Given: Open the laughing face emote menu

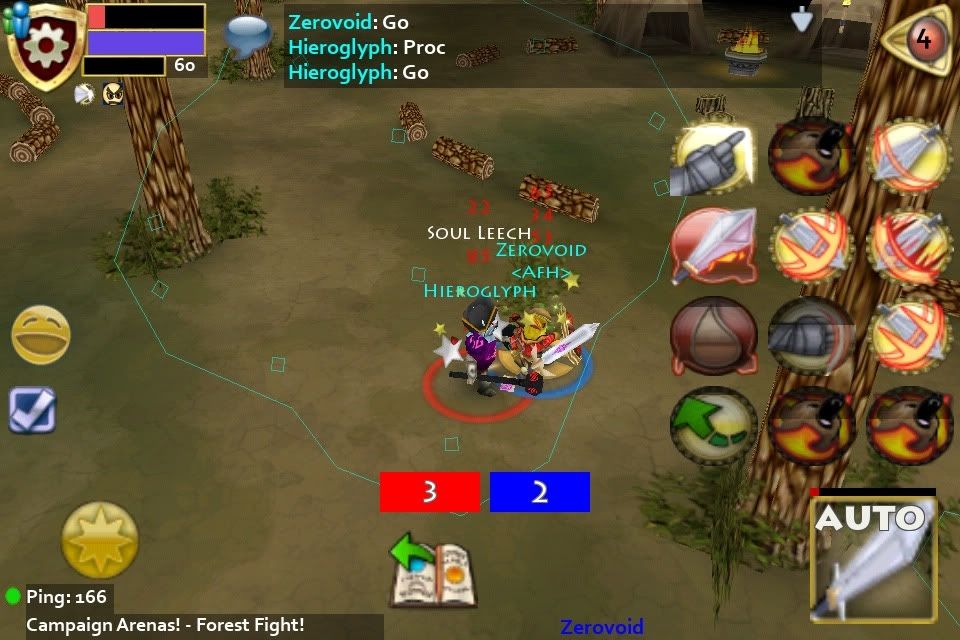Looking at the screenshot, I should click(x=41, y=335).
